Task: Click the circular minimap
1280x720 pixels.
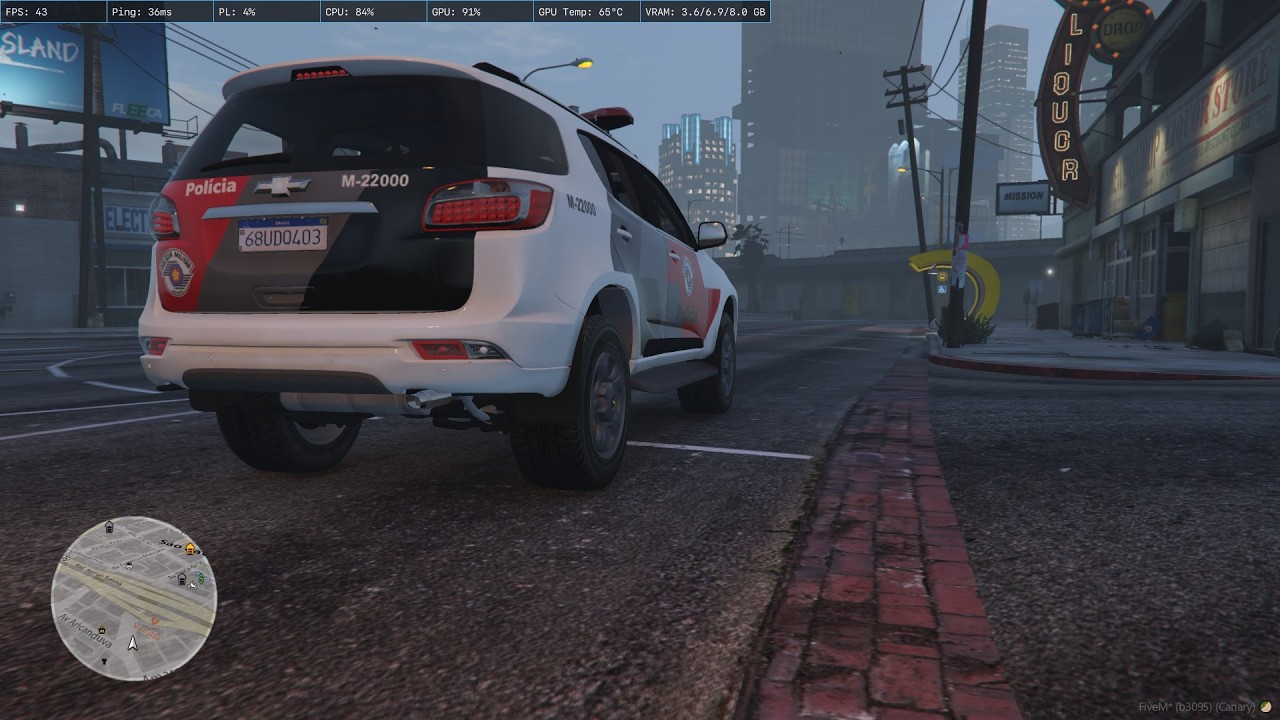Action: click(134, 598)
